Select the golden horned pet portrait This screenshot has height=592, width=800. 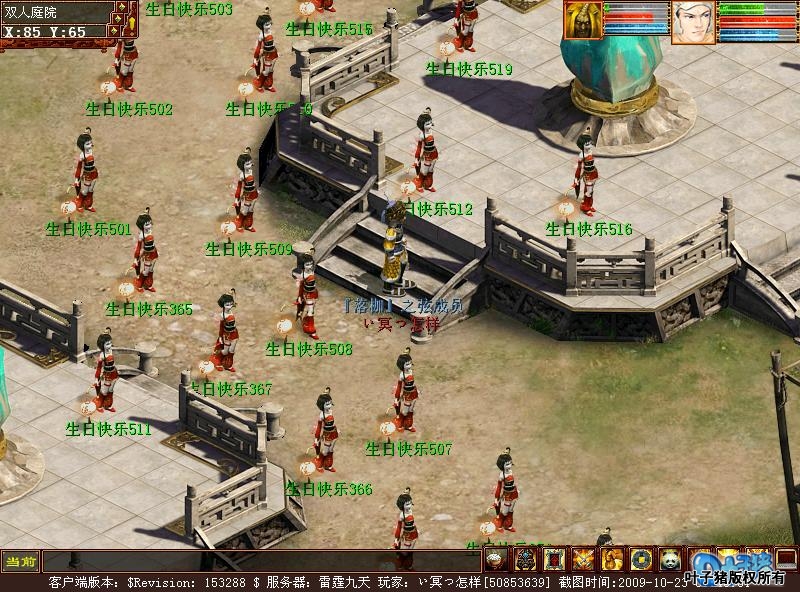583,21
